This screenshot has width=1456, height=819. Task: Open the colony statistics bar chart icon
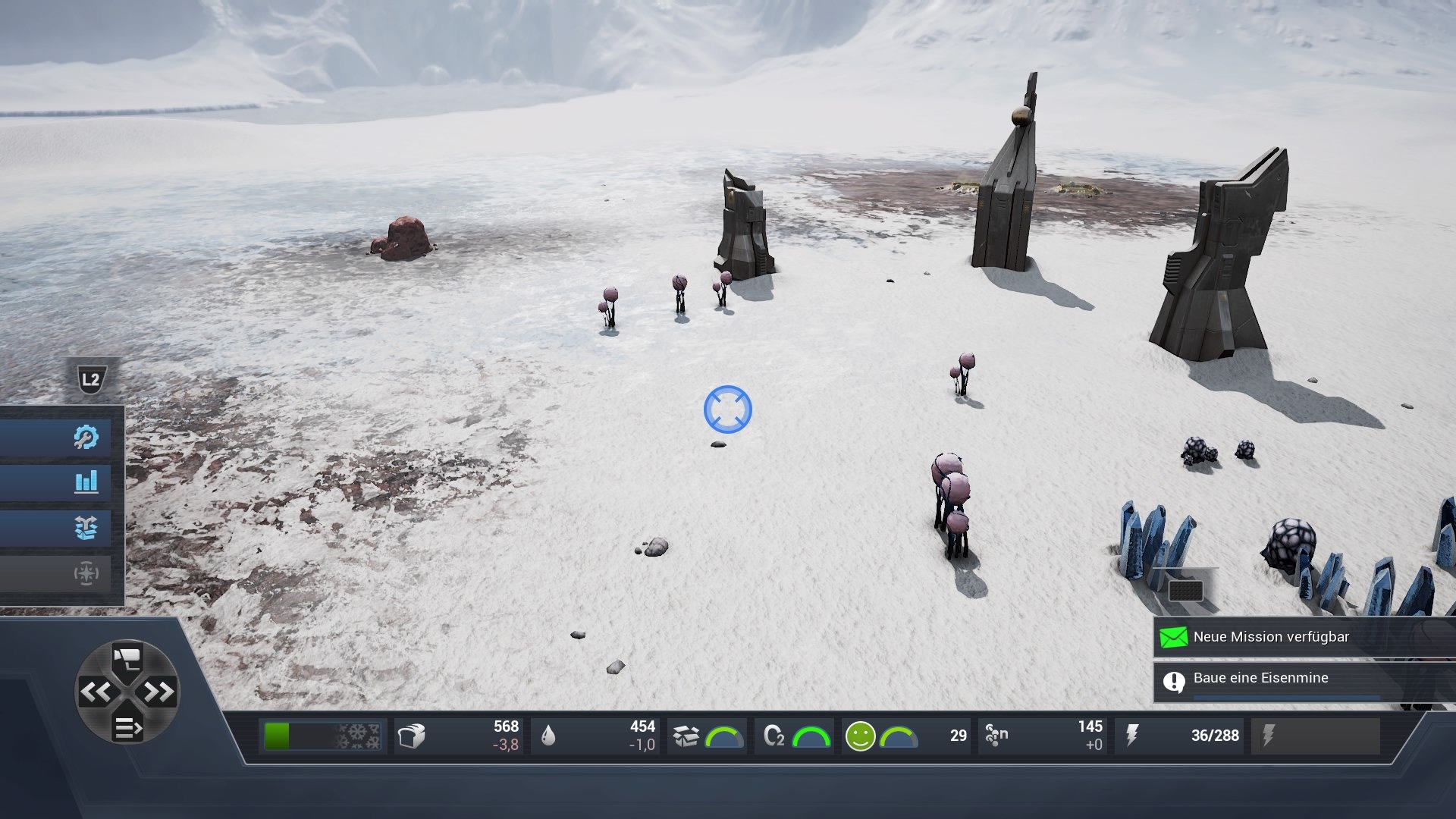click(x=87, y=482)
